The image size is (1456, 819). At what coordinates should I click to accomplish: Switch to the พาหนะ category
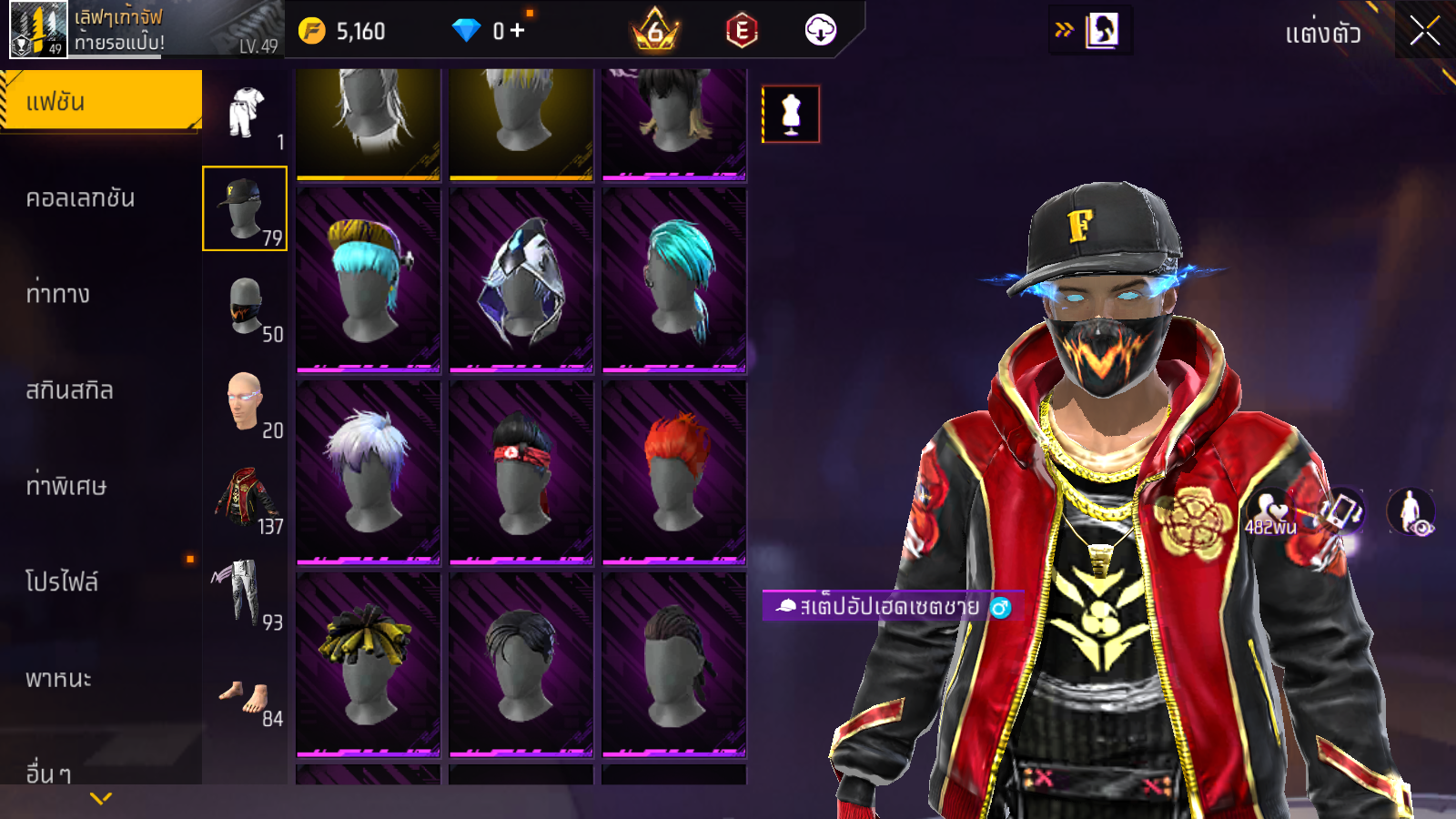[x=59, y=679]
